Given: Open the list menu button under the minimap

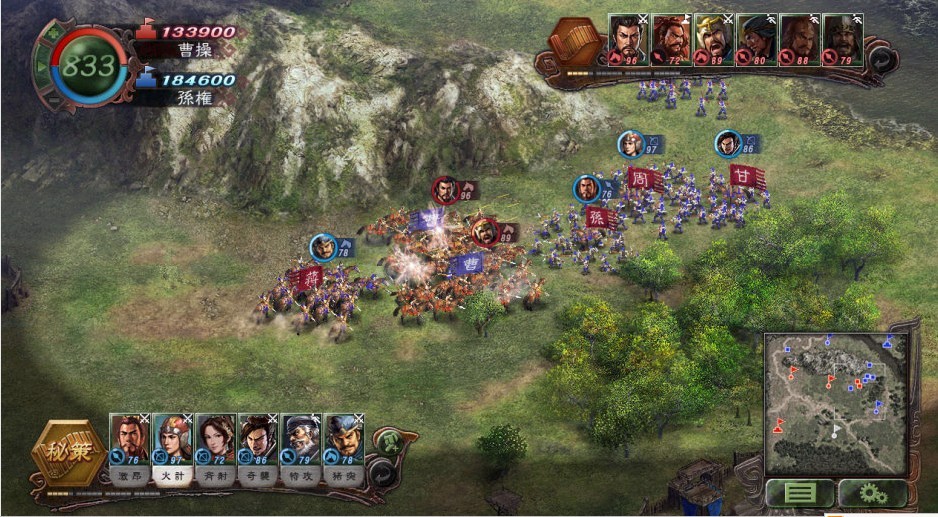Looking at the screenshot, I should [800, 494].
